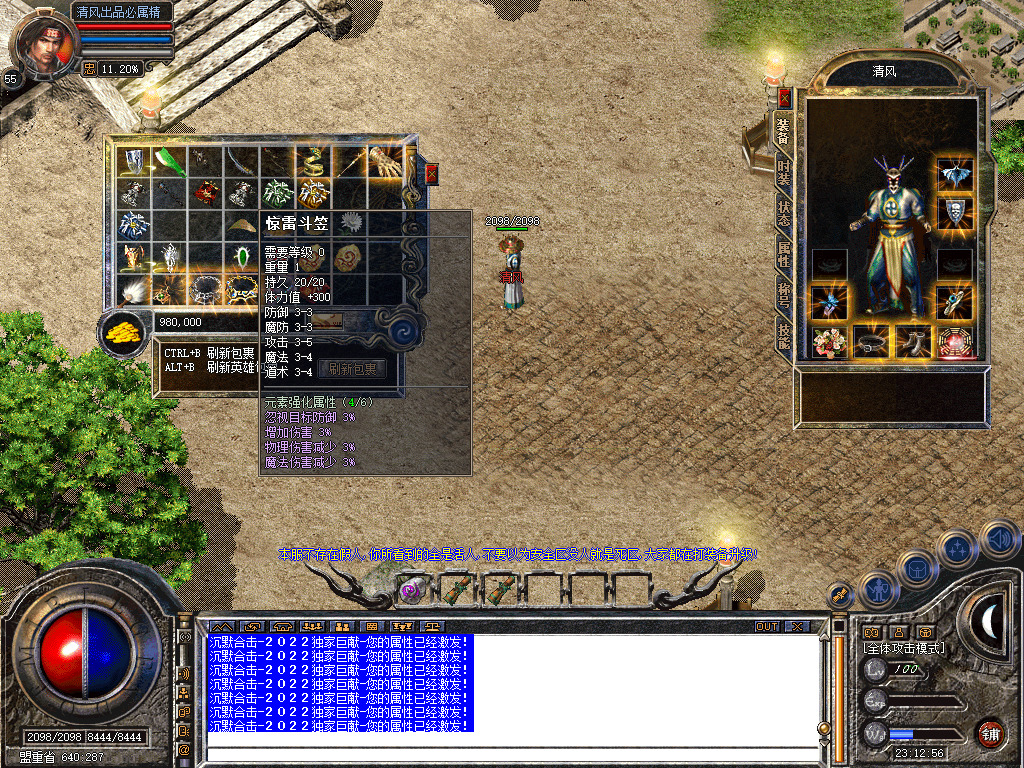Select the equipped belt slot
Screen dimensions: 1024x768
tap(871, 342)
